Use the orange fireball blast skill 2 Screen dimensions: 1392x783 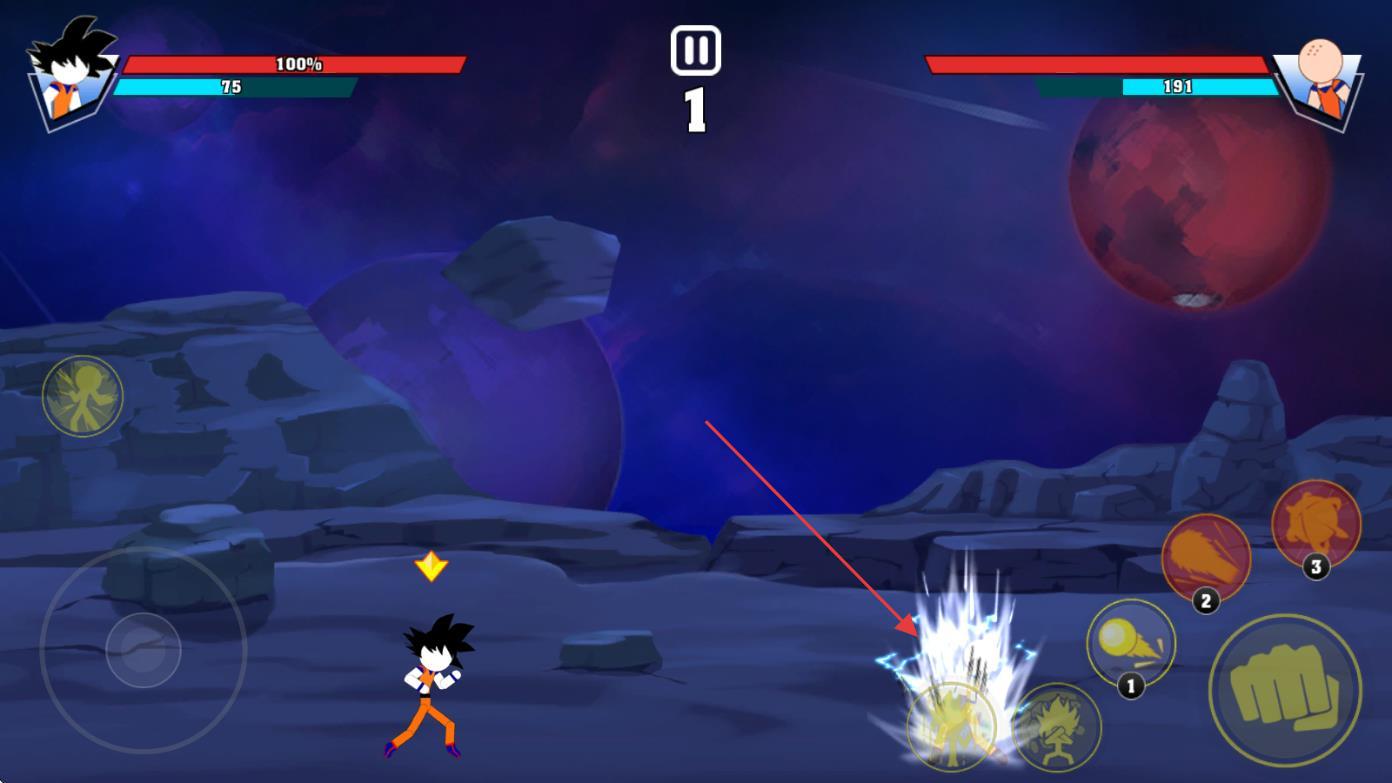(1206, 558)
